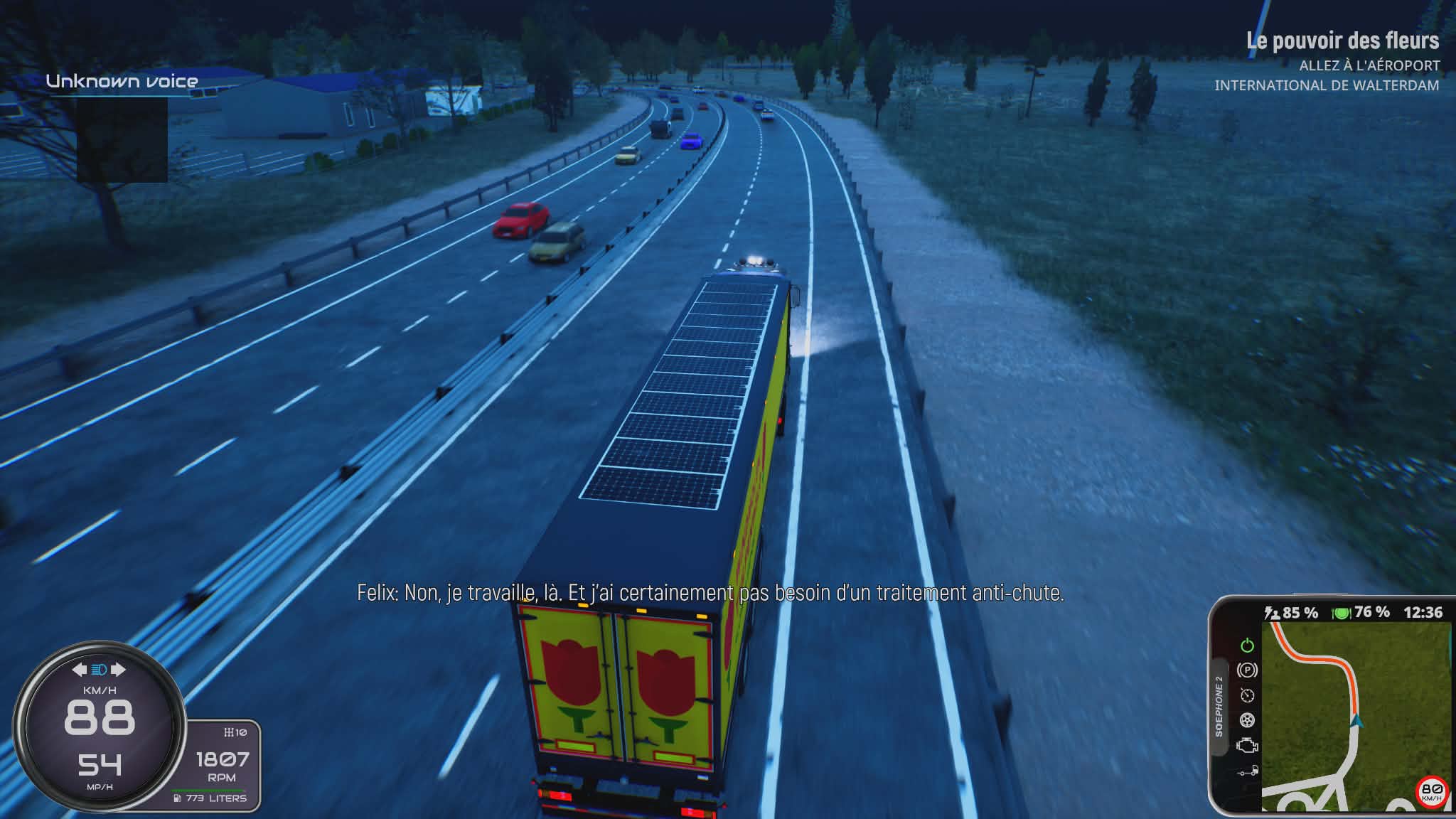Click the Unknown voice caller portrait
1456x819 pixels.
(x=122, y=140)
